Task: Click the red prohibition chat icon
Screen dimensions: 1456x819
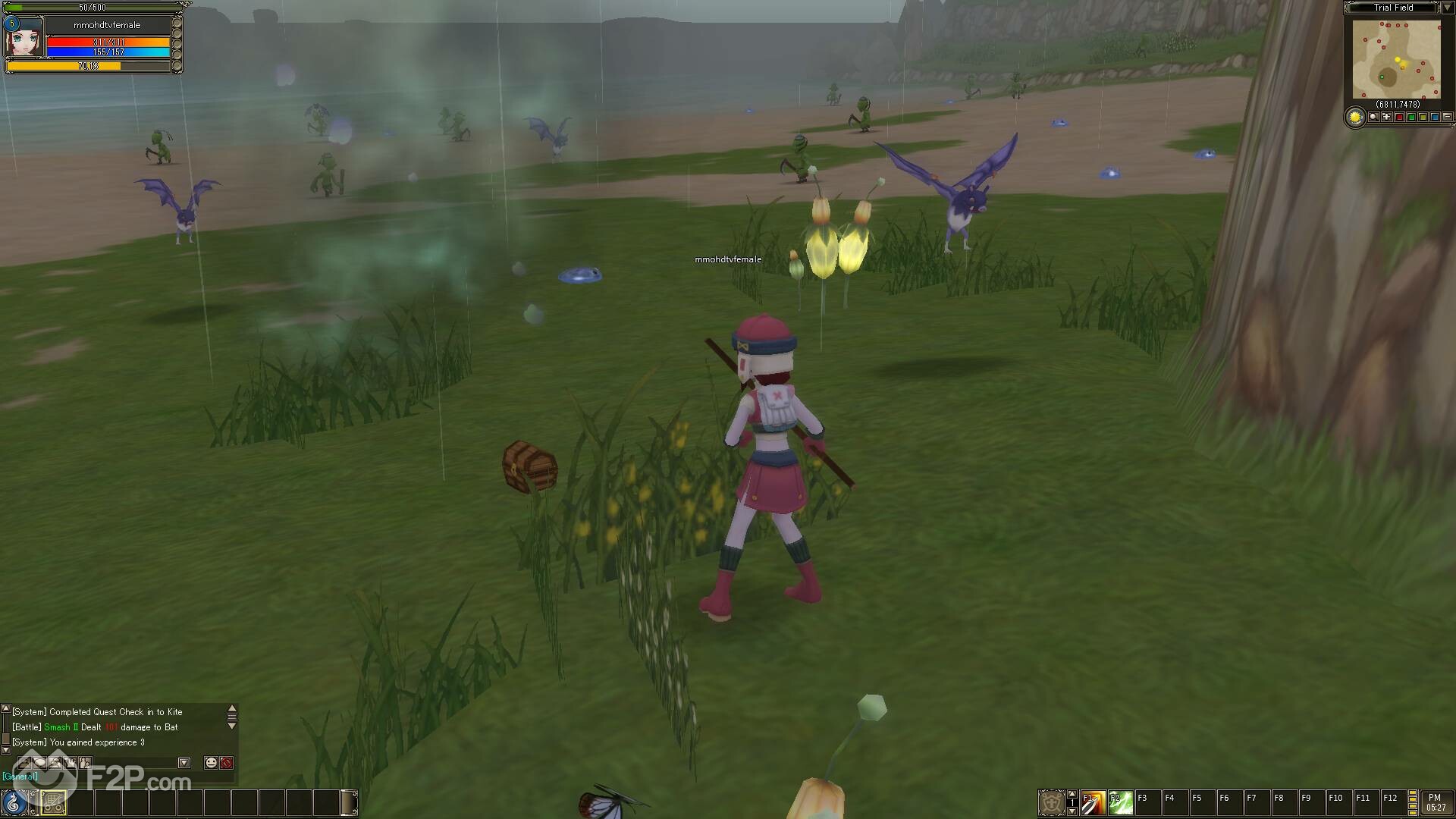Action: click(x=226, y=763)
